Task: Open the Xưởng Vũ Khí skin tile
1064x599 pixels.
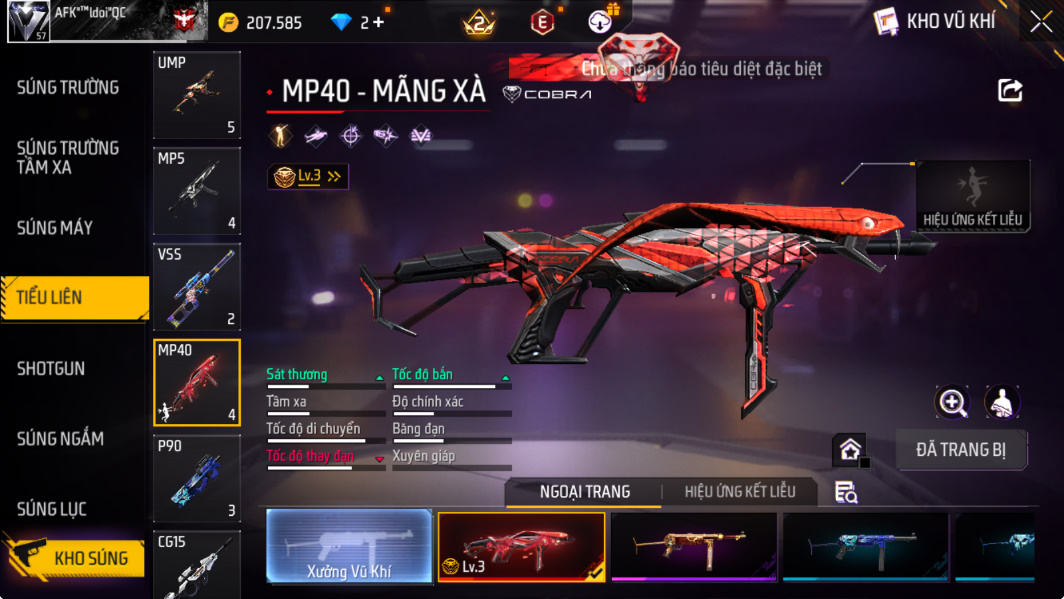Action: click(x=349, y=546)
